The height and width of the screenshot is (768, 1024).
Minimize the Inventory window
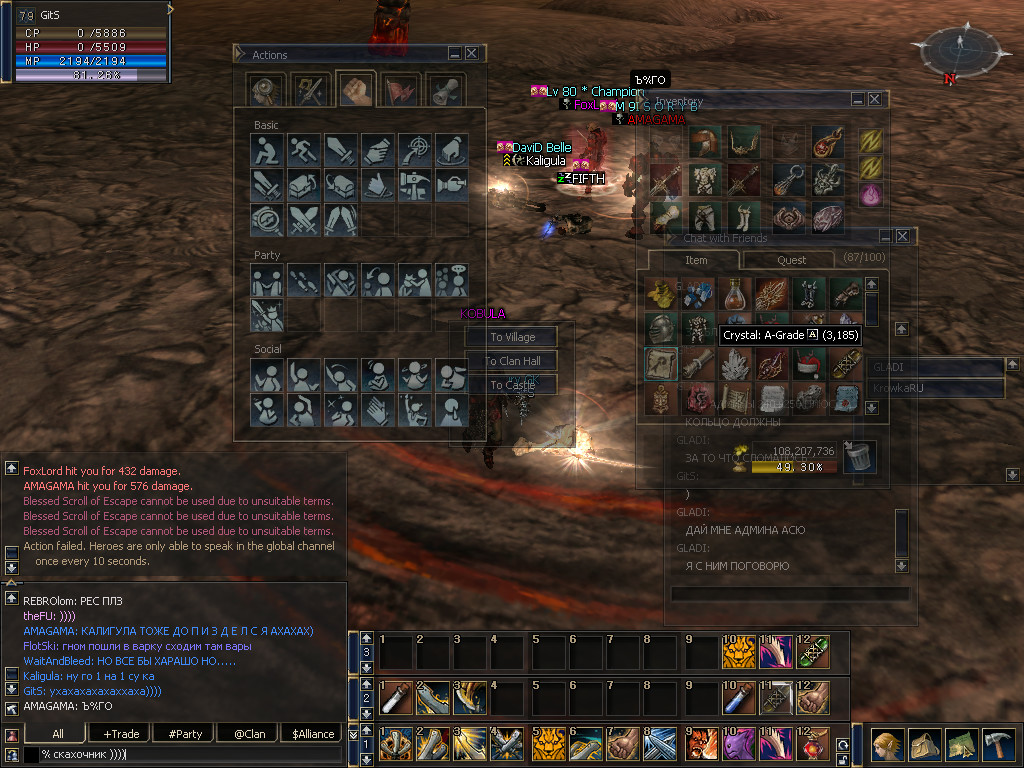[x=857, y=100]
